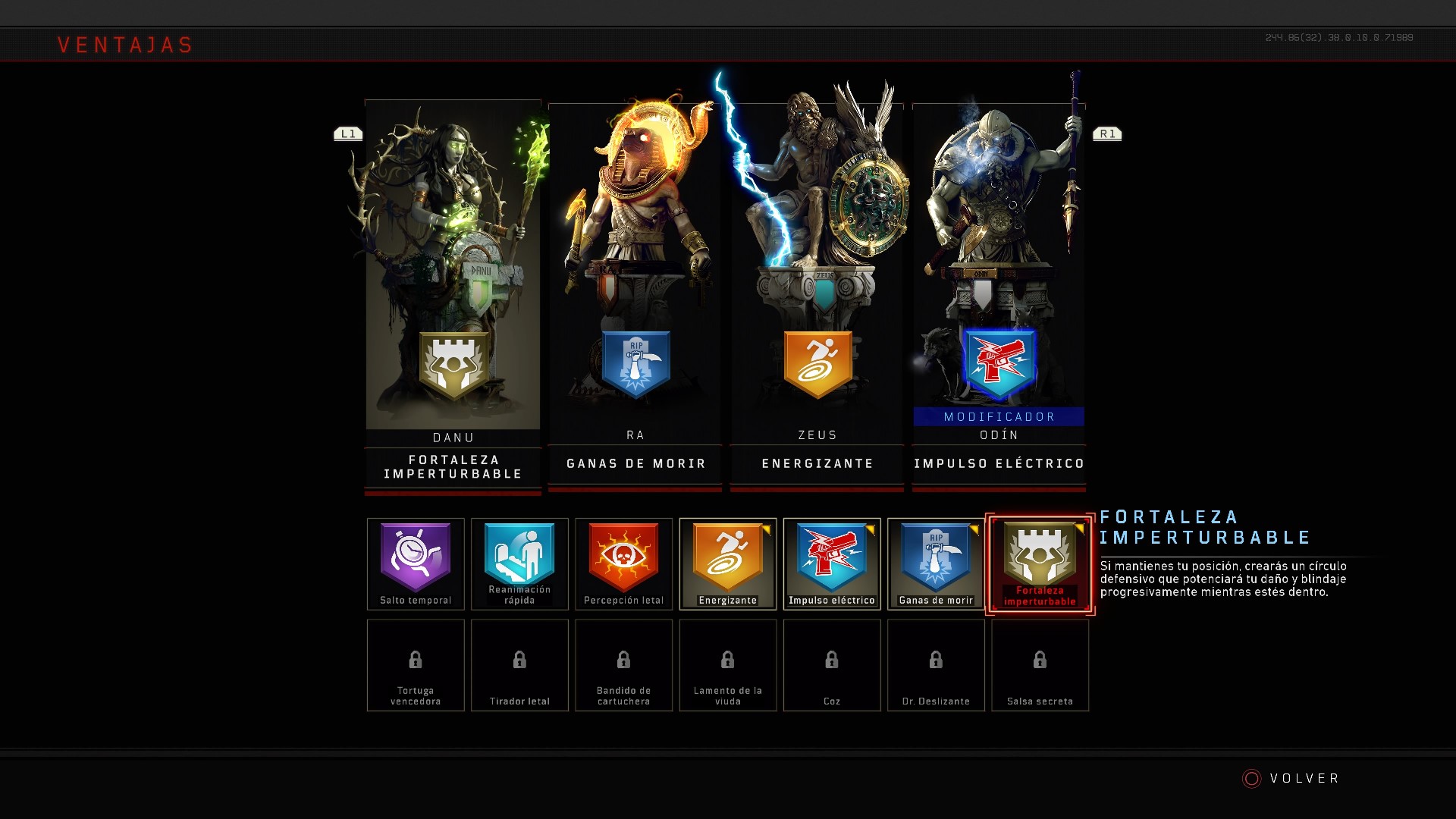Click the locked Tortuga vencedora perk
The width and height of the screenshot is (1456, 819).
[x=416, y=665]
